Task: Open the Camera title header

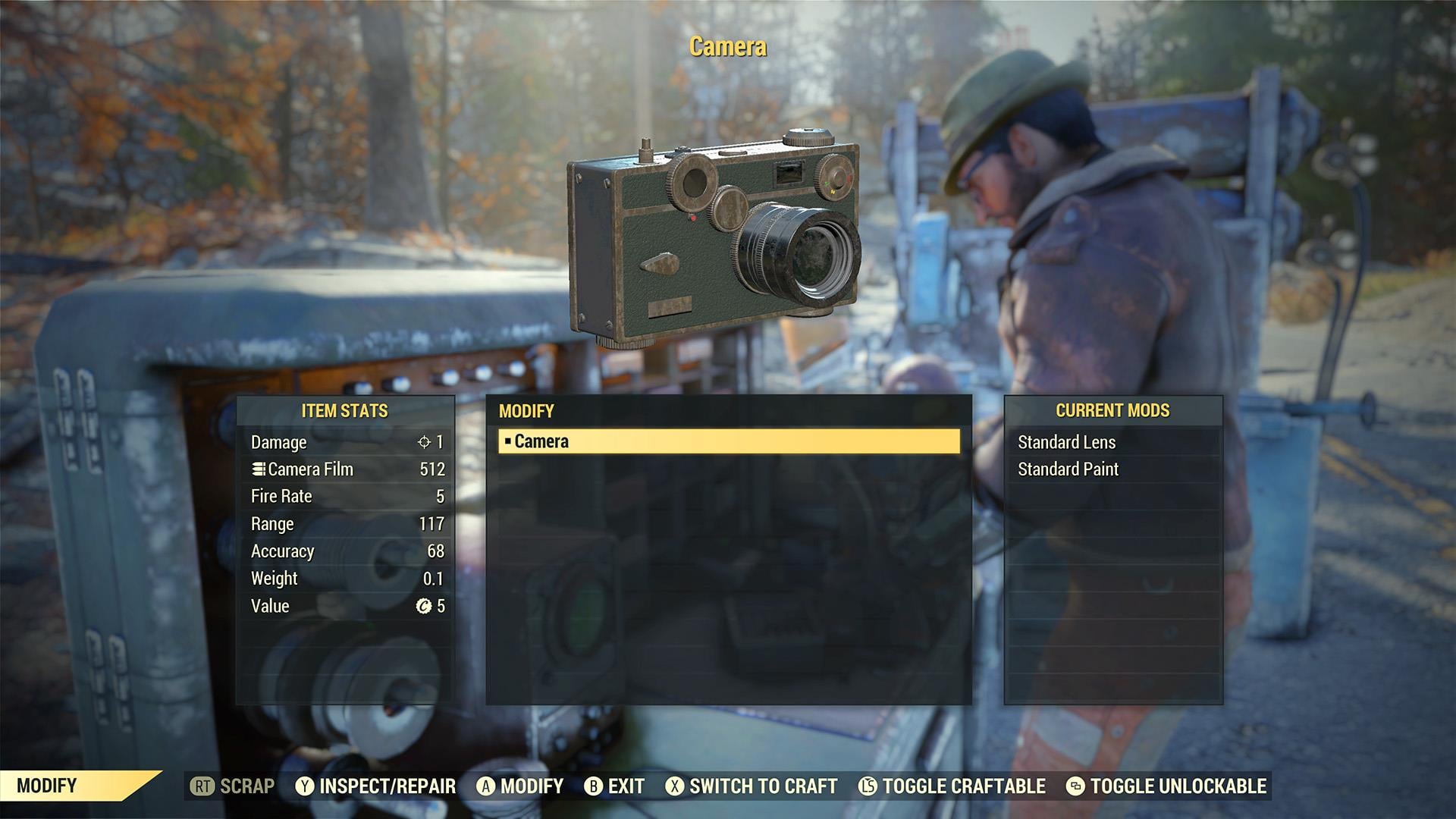Action: 727,46
